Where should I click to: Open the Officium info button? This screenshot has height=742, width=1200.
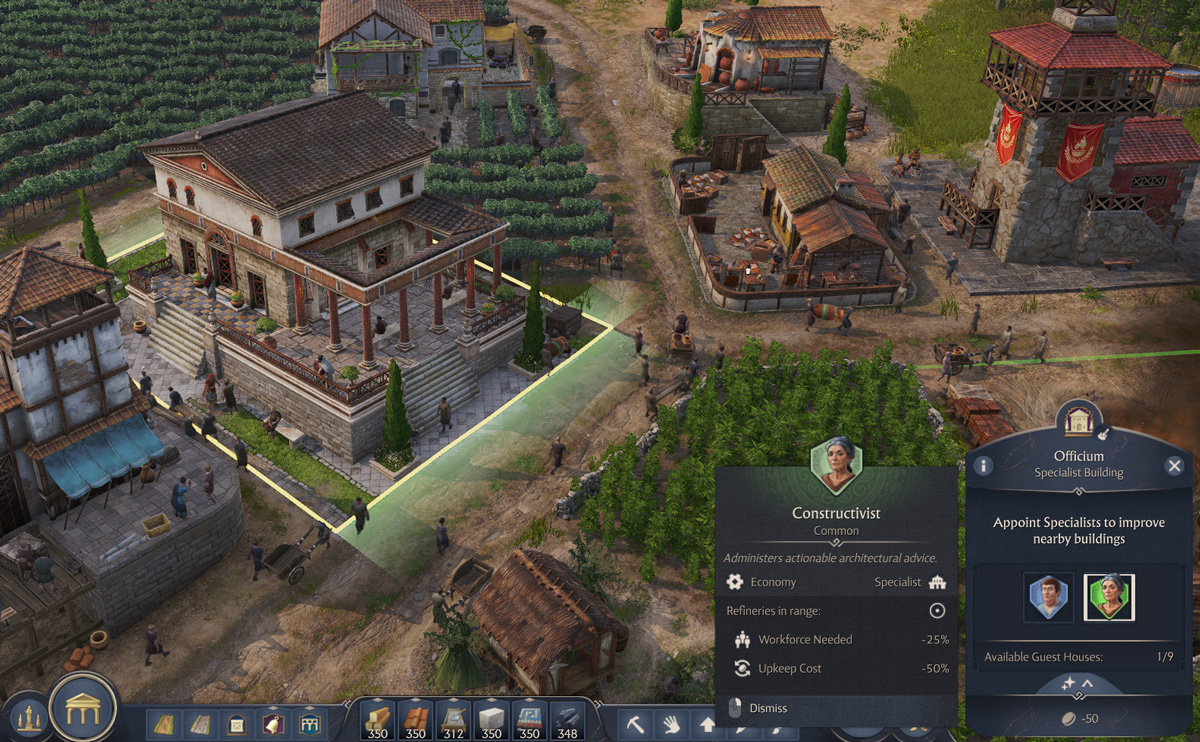[x=984, y=466]
